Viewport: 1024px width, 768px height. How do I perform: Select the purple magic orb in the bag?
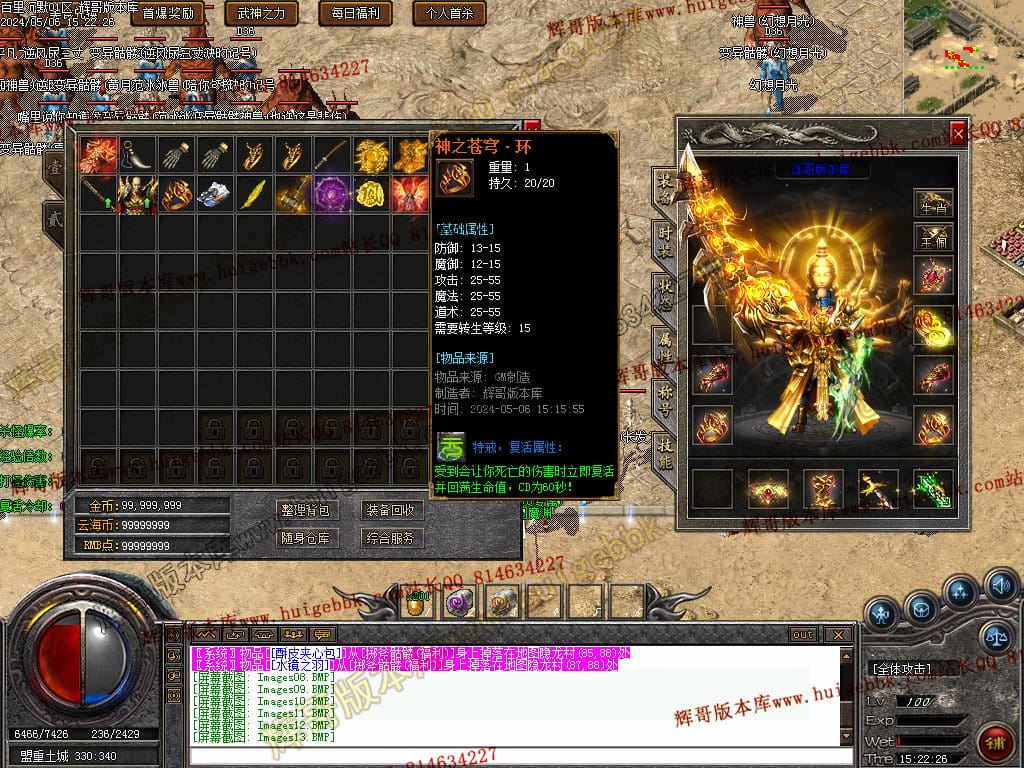(x=331, y=193)
